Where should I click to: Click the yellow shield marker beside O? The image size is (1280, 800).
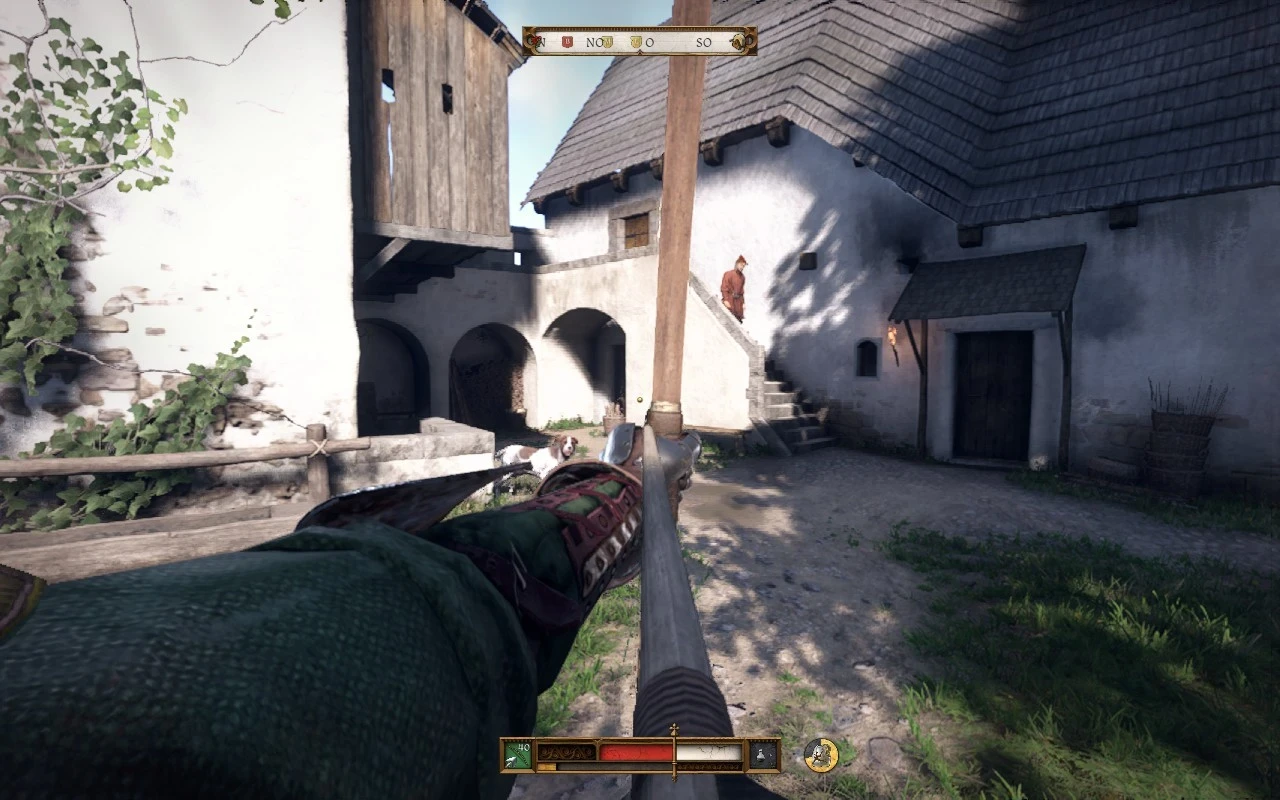click(x=637, y=43)
